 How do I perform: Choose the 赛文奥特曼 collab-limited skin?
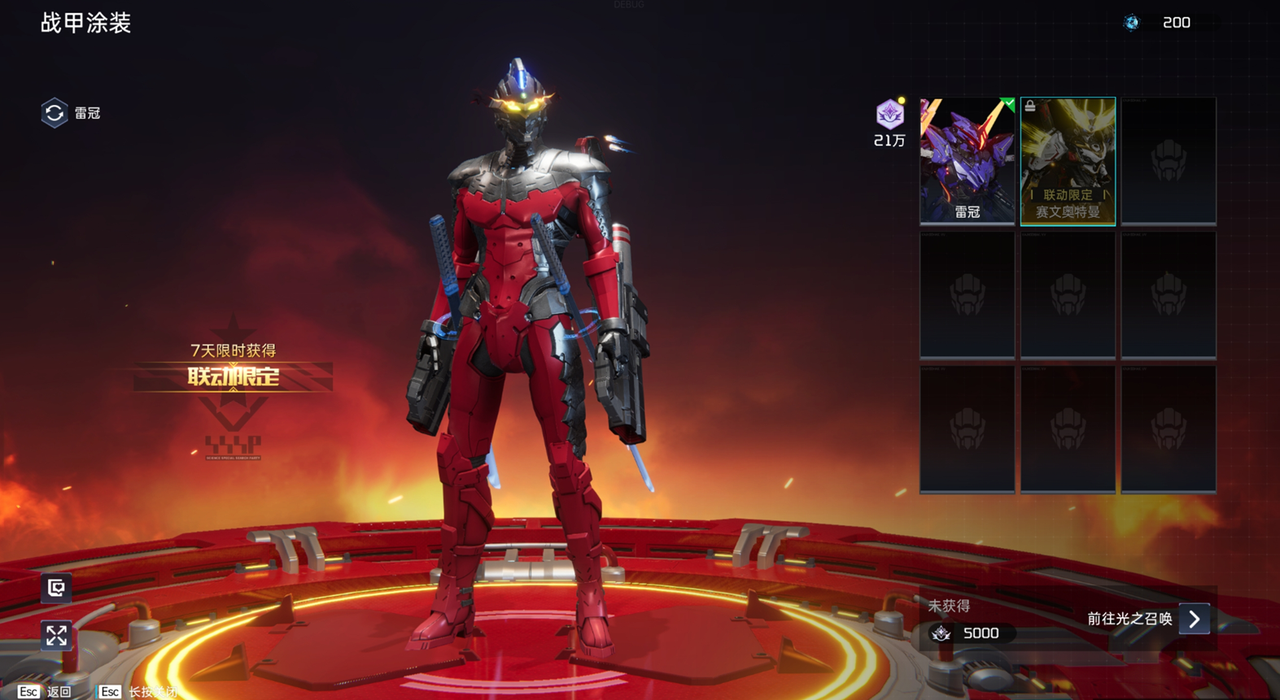point(1068,160)
